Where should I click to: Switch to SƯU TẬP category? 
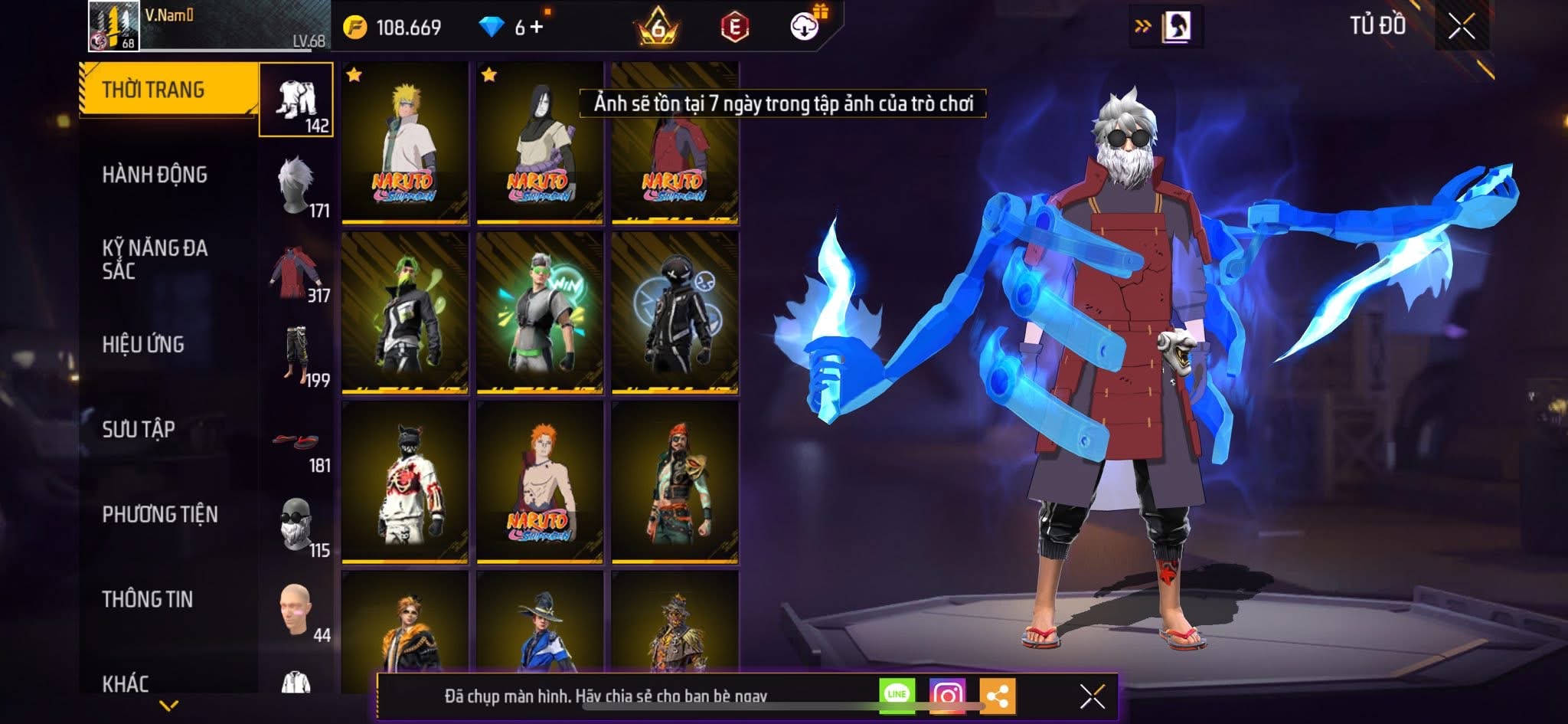click(x=139, y=429)
